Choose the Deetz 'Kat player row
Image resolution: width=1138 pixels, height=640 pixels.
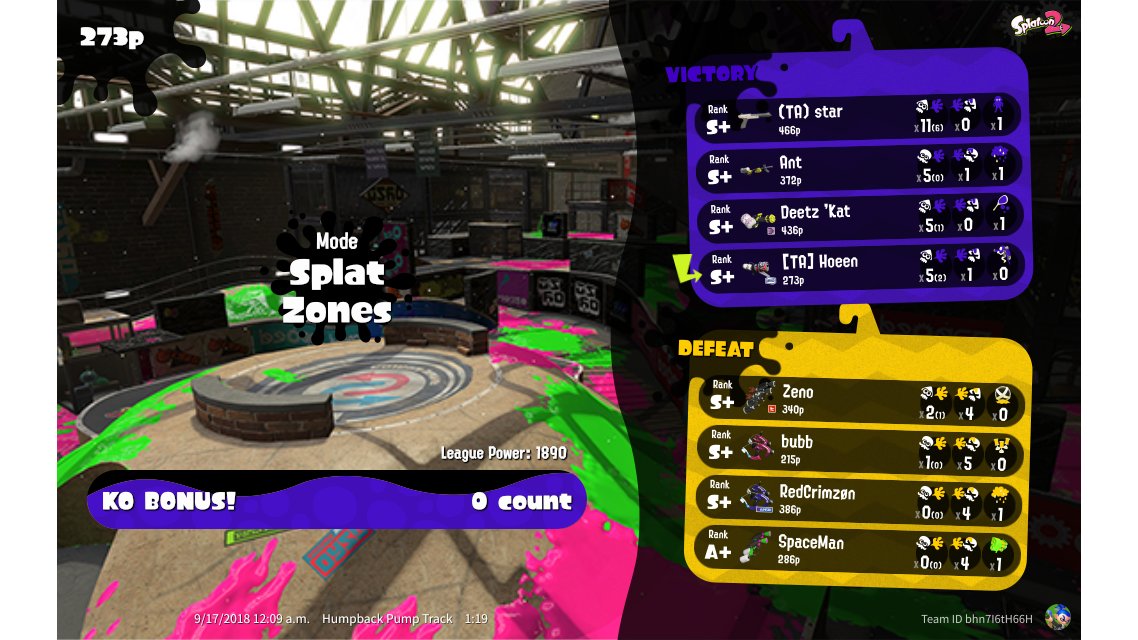click(x=860, y=217)
